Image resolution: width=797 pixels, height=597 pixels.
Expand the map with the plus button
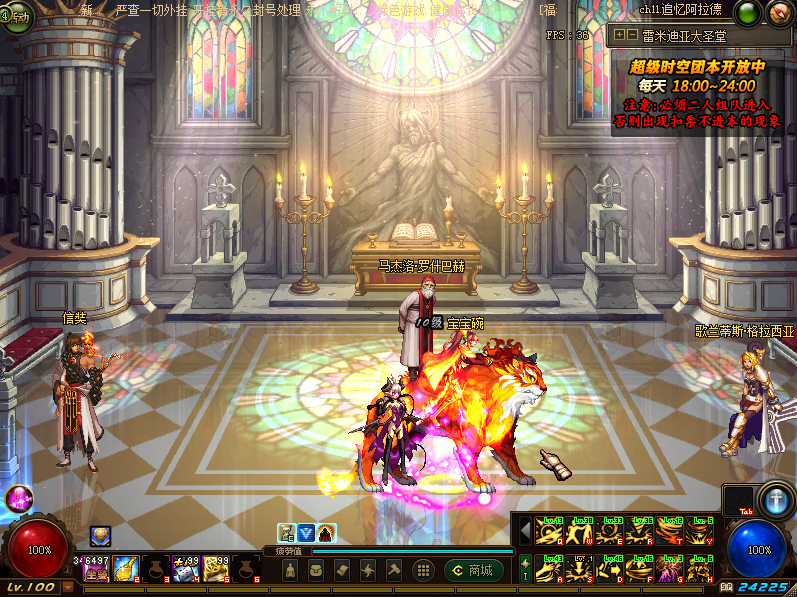pyautogui.click(x=620, y=35)
